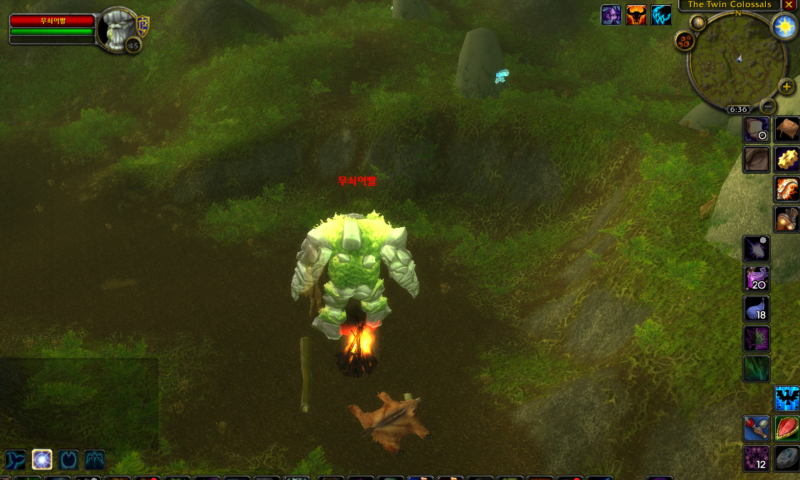Click the blue wolf buff icon
This screenshot has height=480, width=800.
[x=662, y=15]
